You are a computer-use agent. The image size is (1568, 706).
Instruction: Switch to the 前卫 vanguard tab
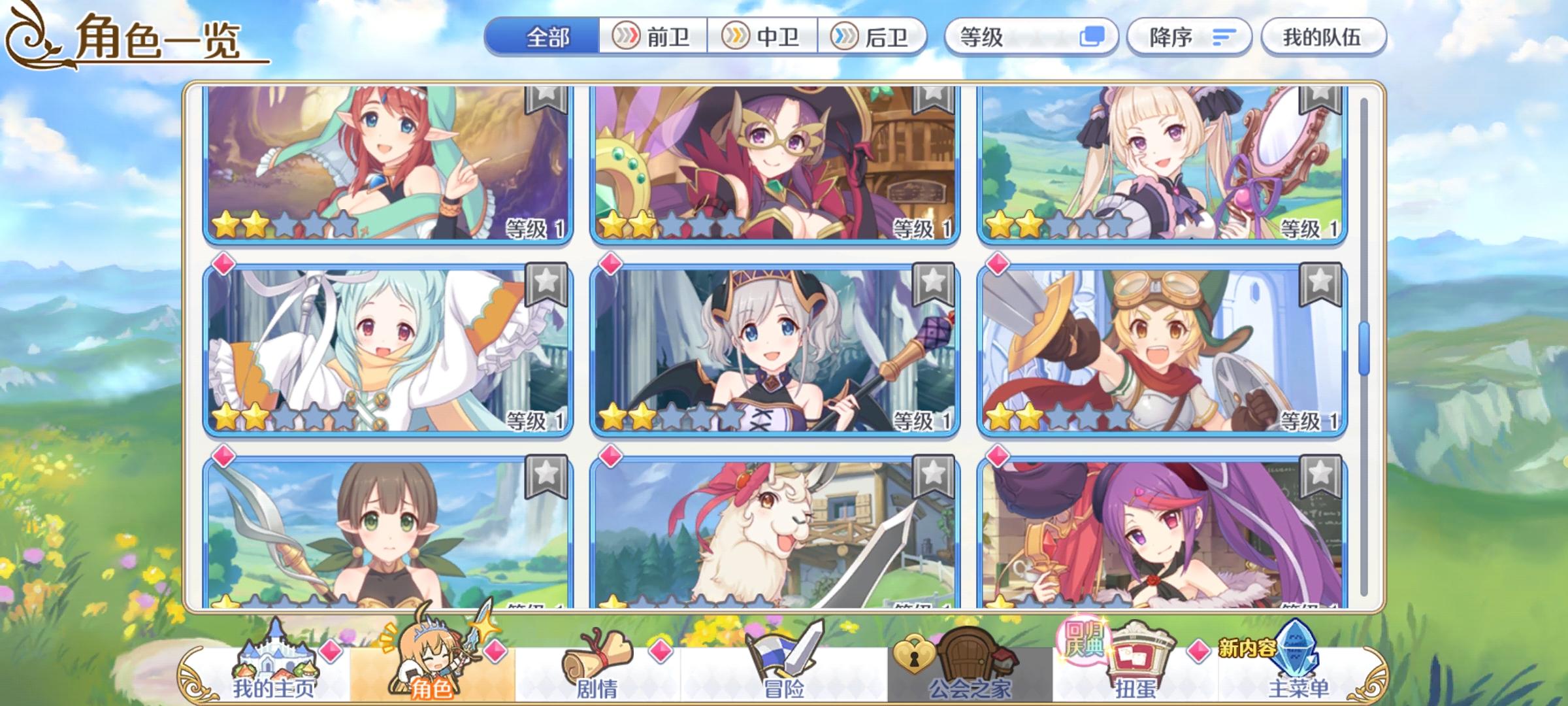(x=653, y=38)
